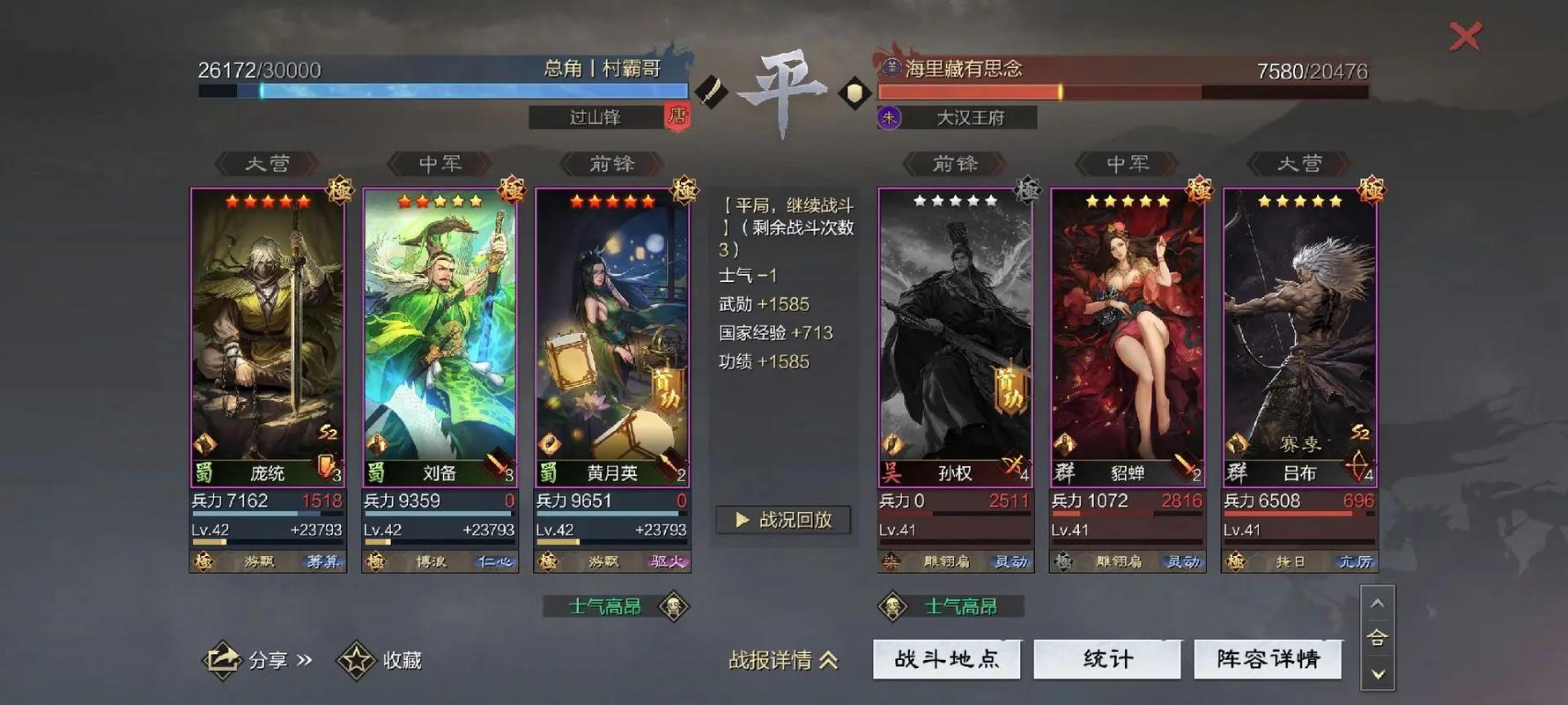Open the 战斗地点 battle location button
Viewport: 1568px width, 705px height.
point(946,658)
